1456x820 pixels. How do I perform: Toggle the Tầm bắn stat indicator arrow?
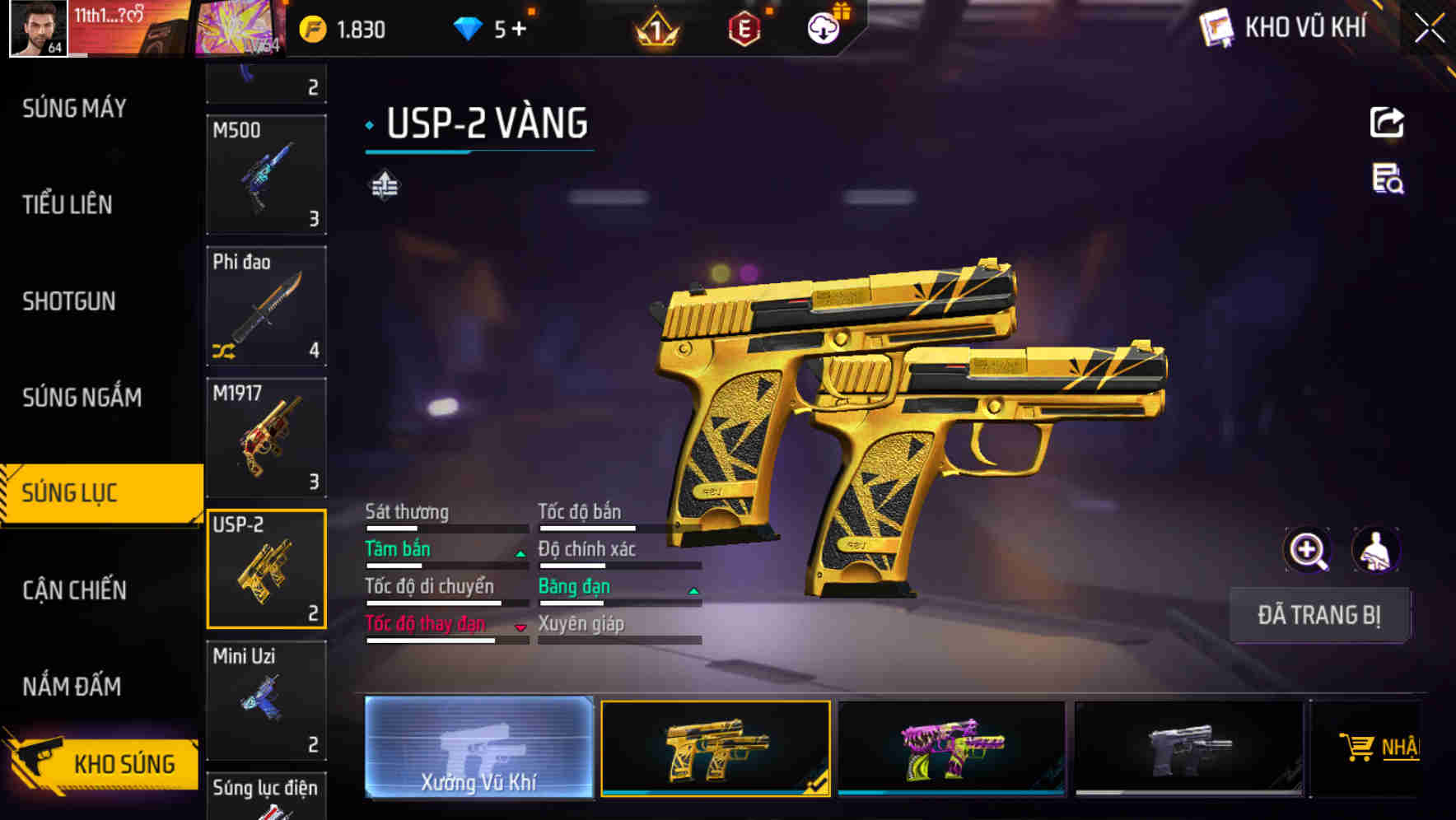click(x=520, y=553)
